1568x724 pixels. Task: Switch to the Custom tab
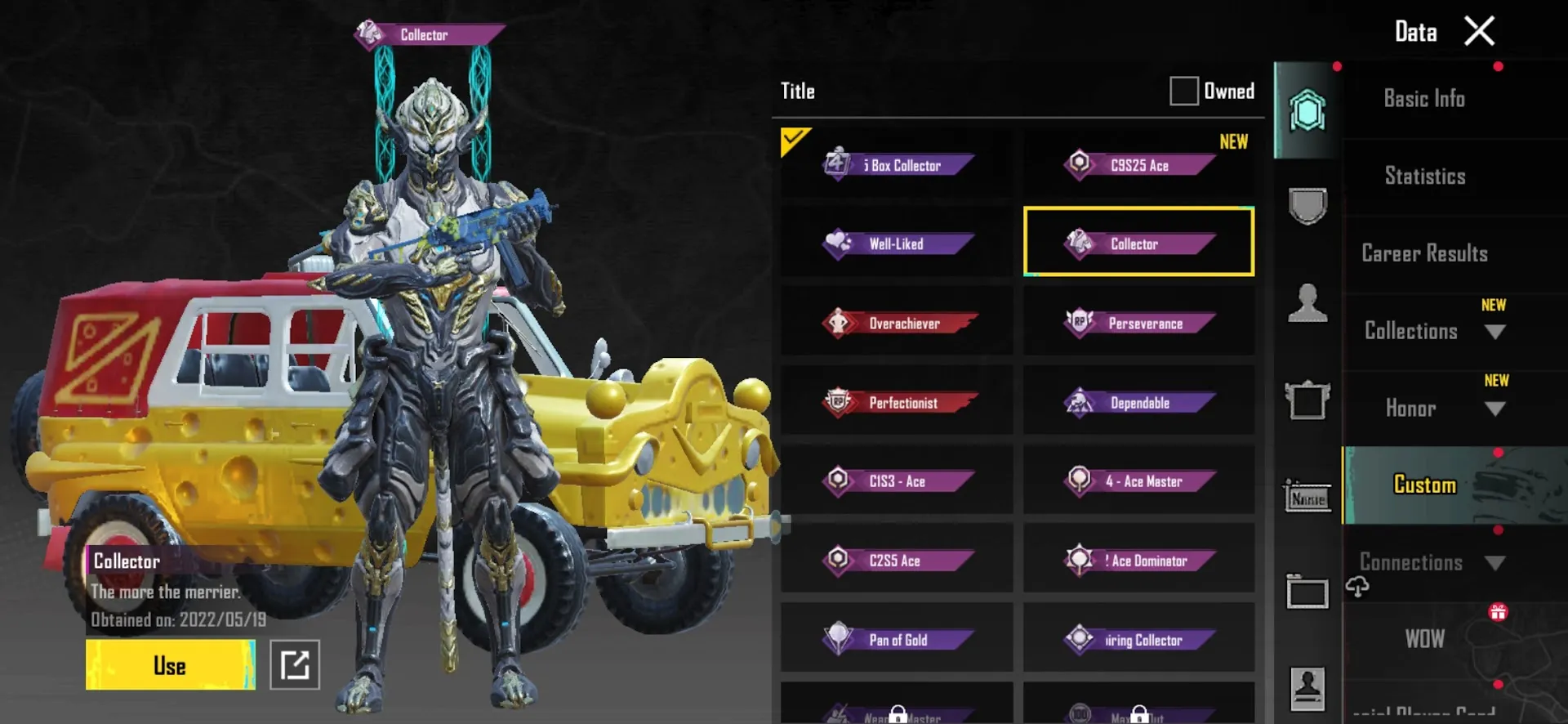(1424, 485)
